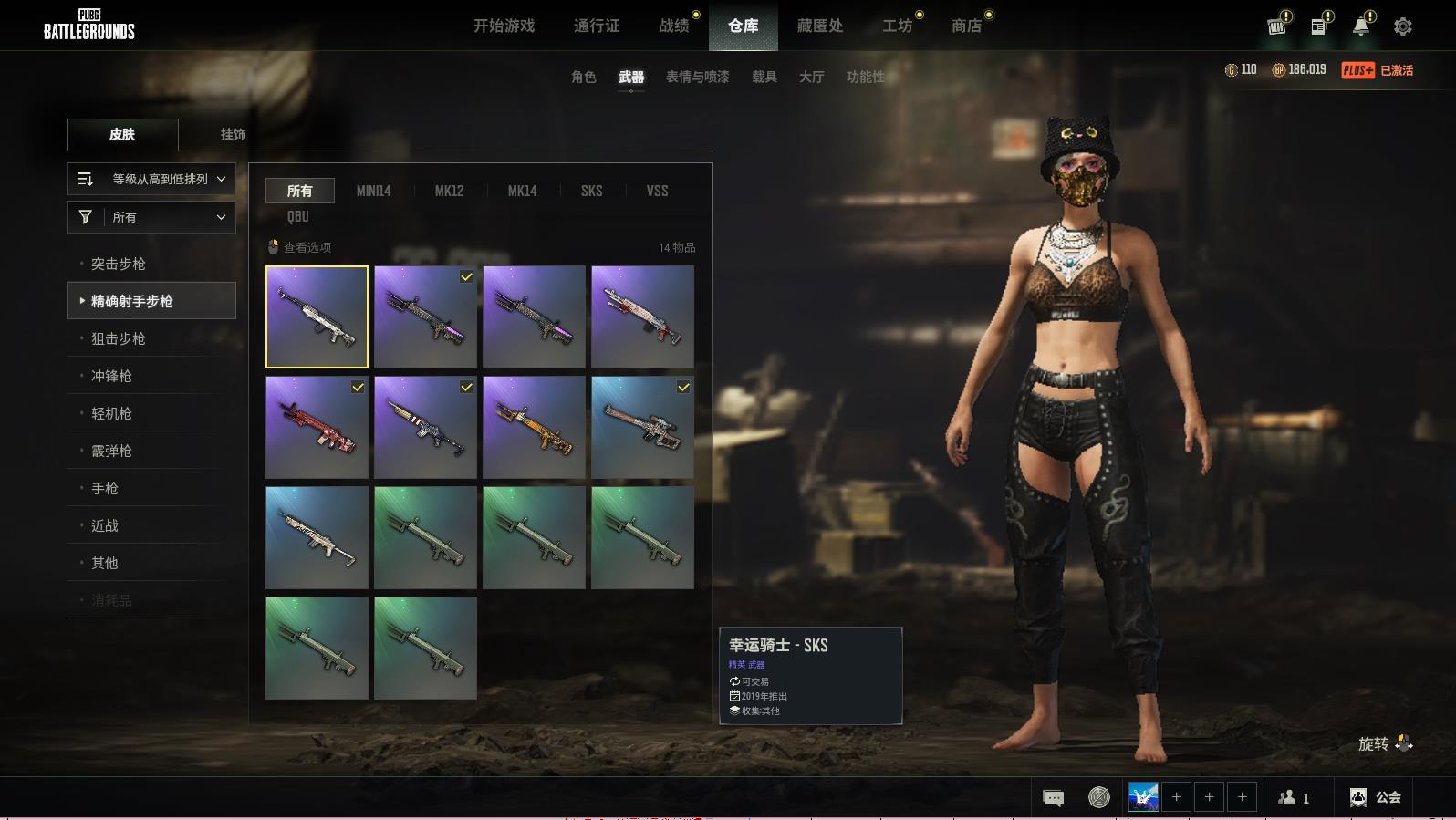
Task: Open the 载具 vehicles sub-tab
Action: (x=764, y=77)
